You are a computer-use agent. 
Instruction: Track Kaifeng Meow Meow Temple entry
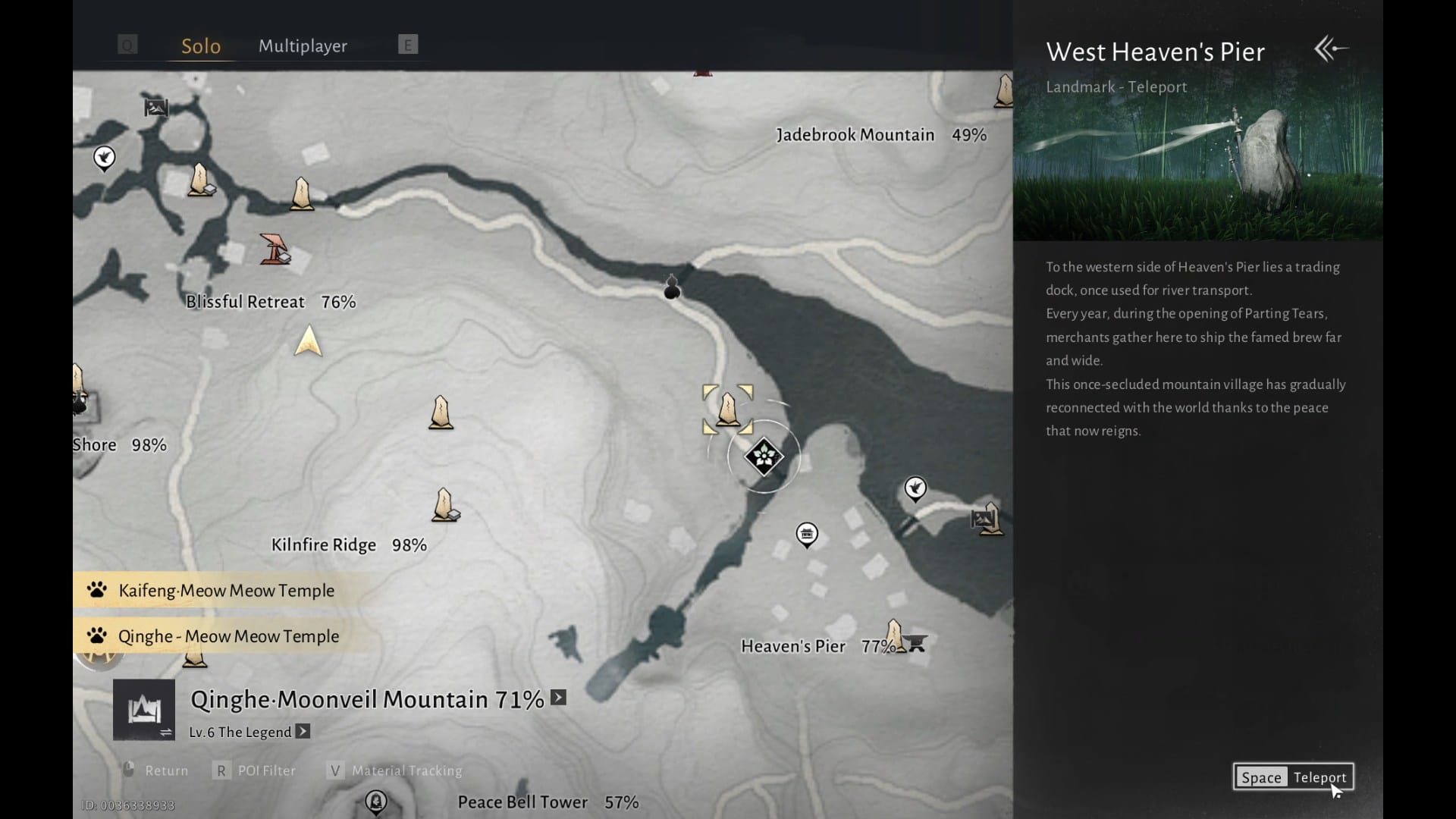pos(226,591)
